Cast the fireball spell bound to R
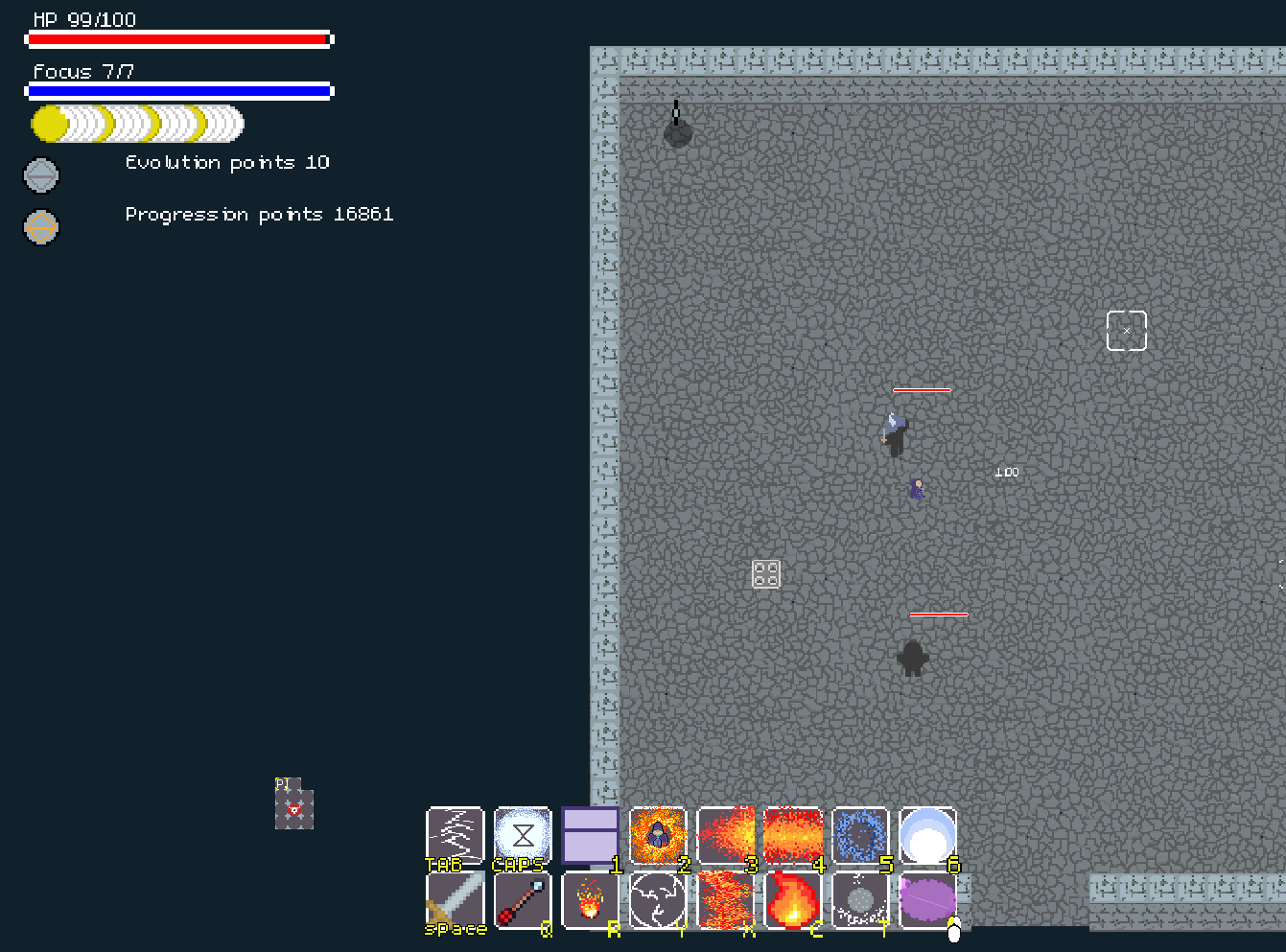The image size is (1286, 952). pyautogui.click(x=589, y=901)
